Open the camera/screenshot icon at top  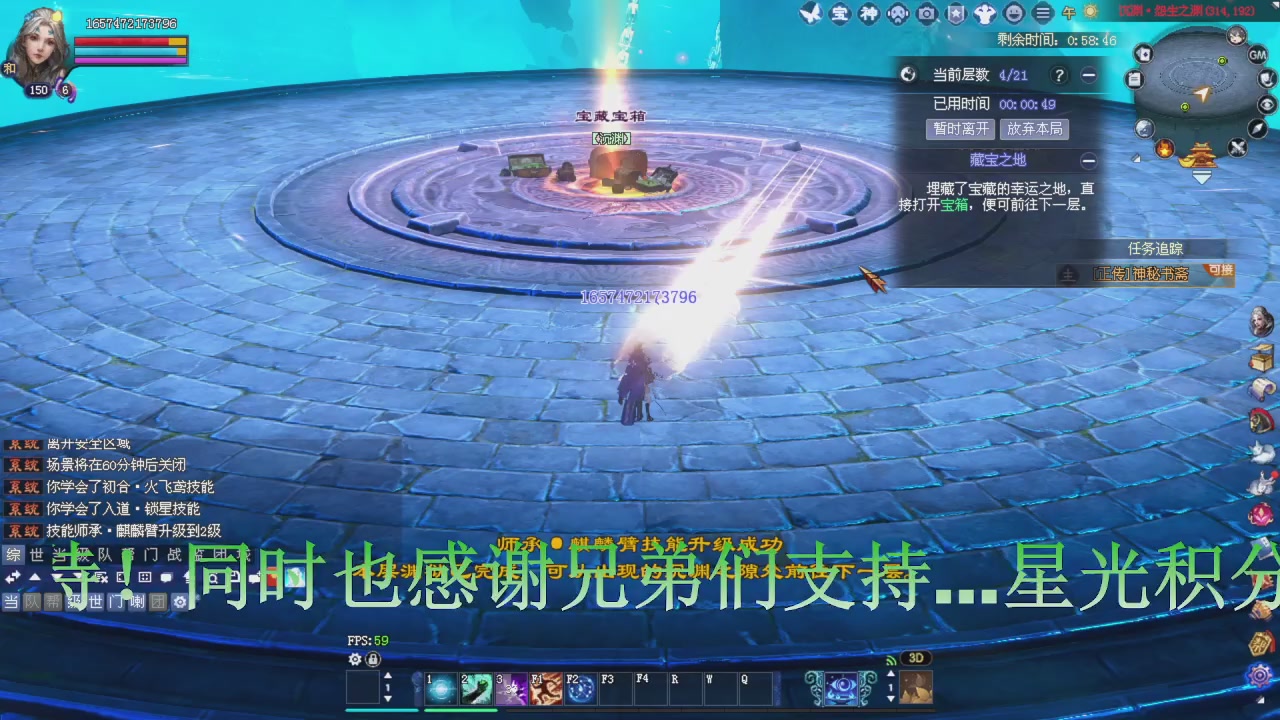click(926, 15)
